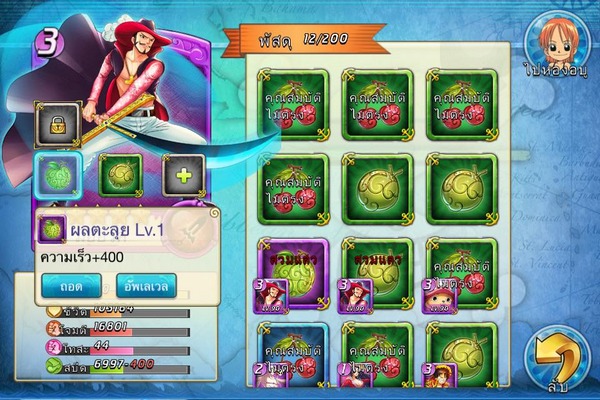Add fruit using the plus slot
This screenshot has width=600, height=400.
[x=183, y=175]
